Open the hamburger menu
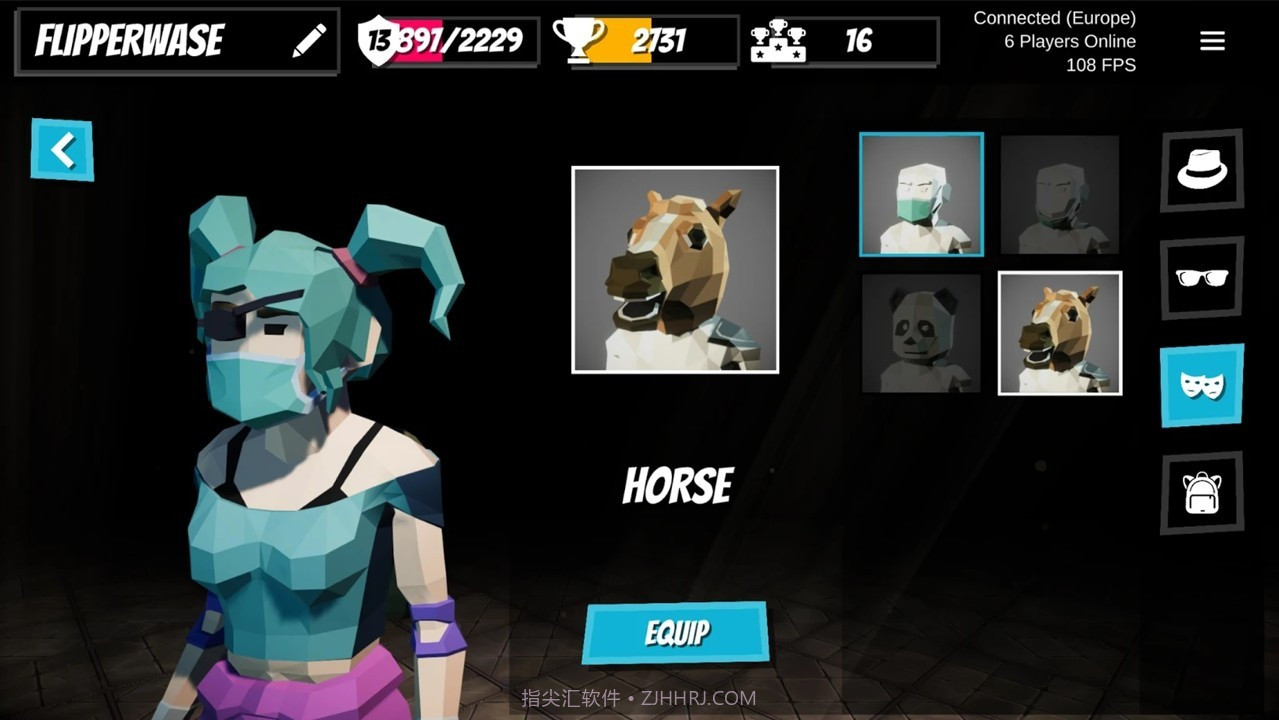The height and width of the screenshot is (720, 1279). [1212, 41]
